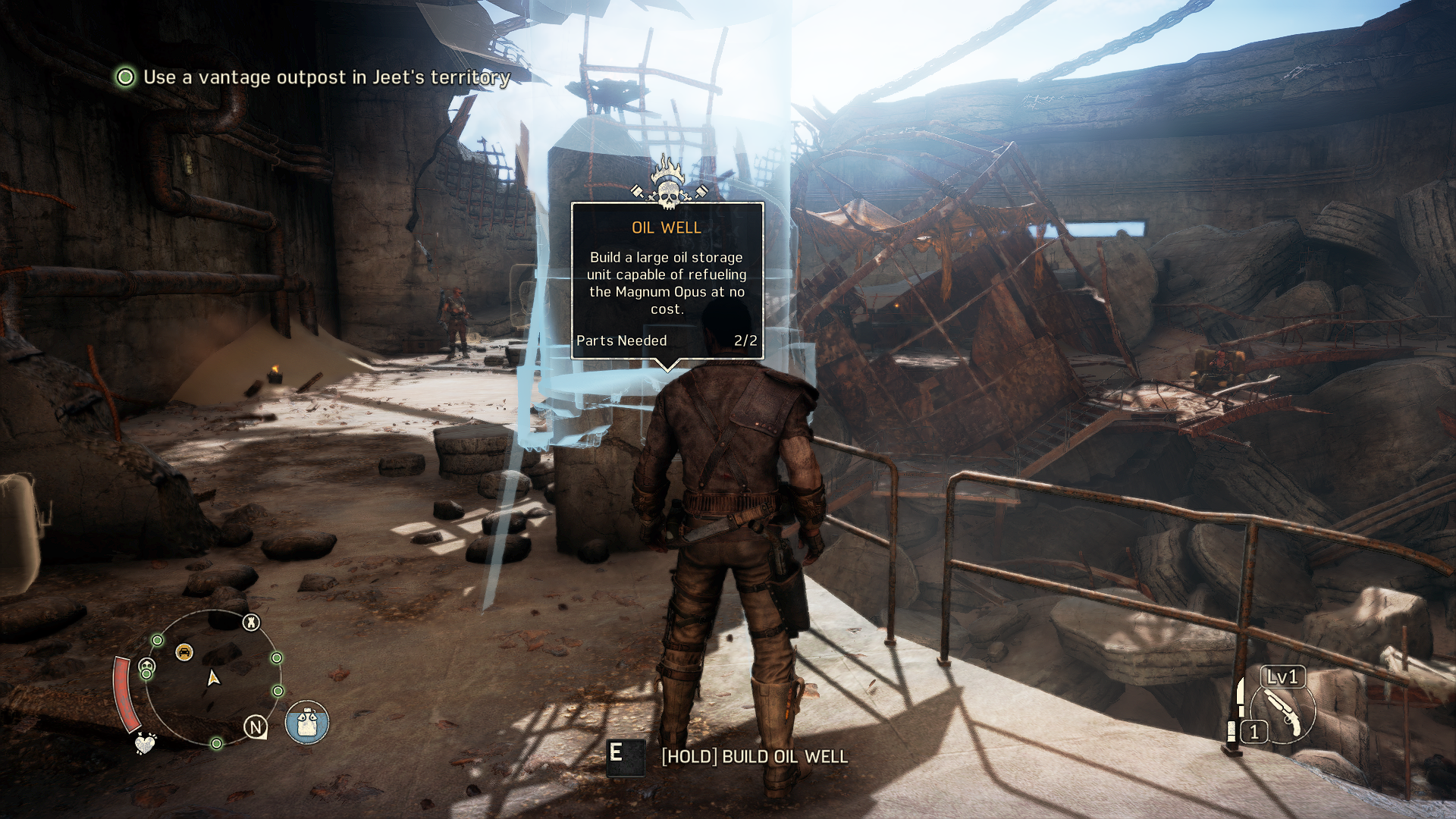Viewport: 1456px width, 819px height.
Task: Open the circular minimap
Action: [213, 677]
